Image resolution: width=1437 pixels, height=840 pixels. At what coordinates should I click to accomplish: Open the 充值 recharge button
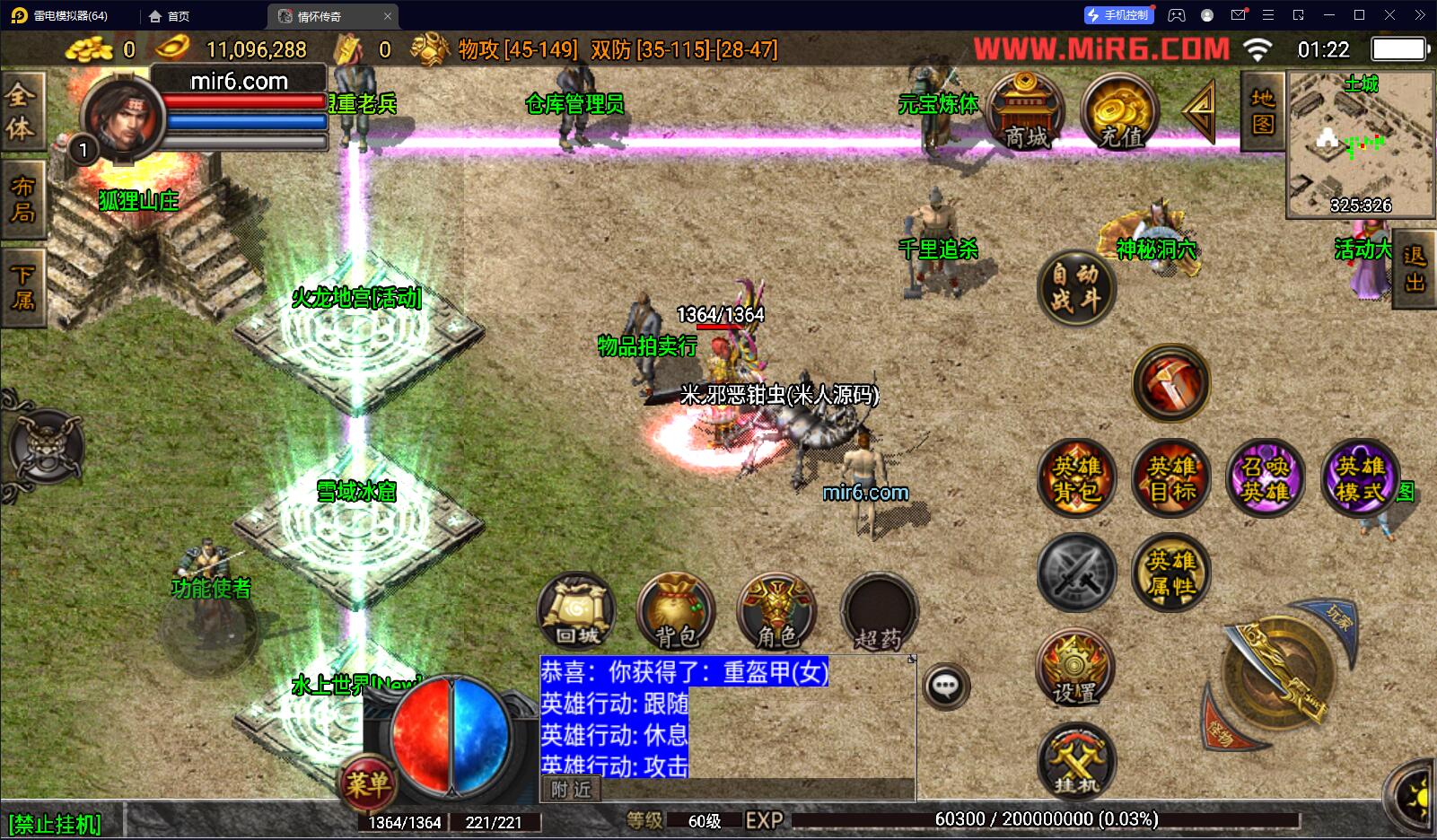tap(1120, 112)
